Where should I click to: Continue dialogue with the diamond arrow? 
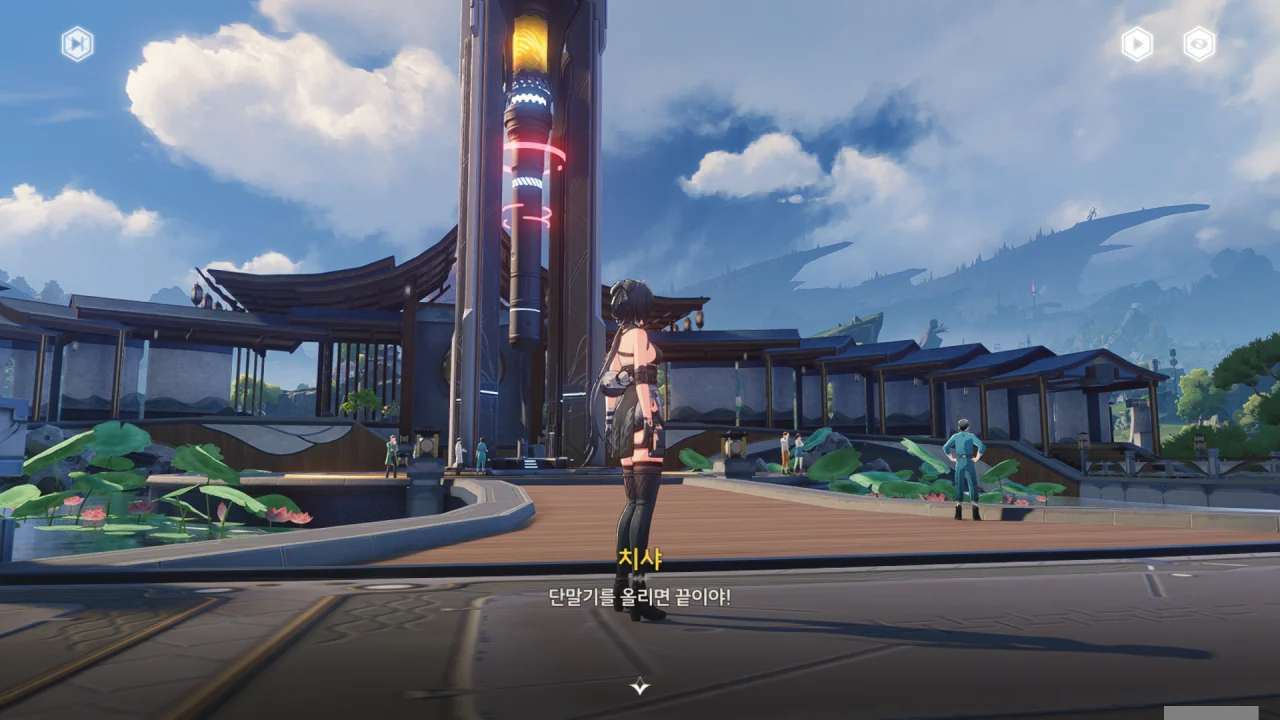[640, 686]
